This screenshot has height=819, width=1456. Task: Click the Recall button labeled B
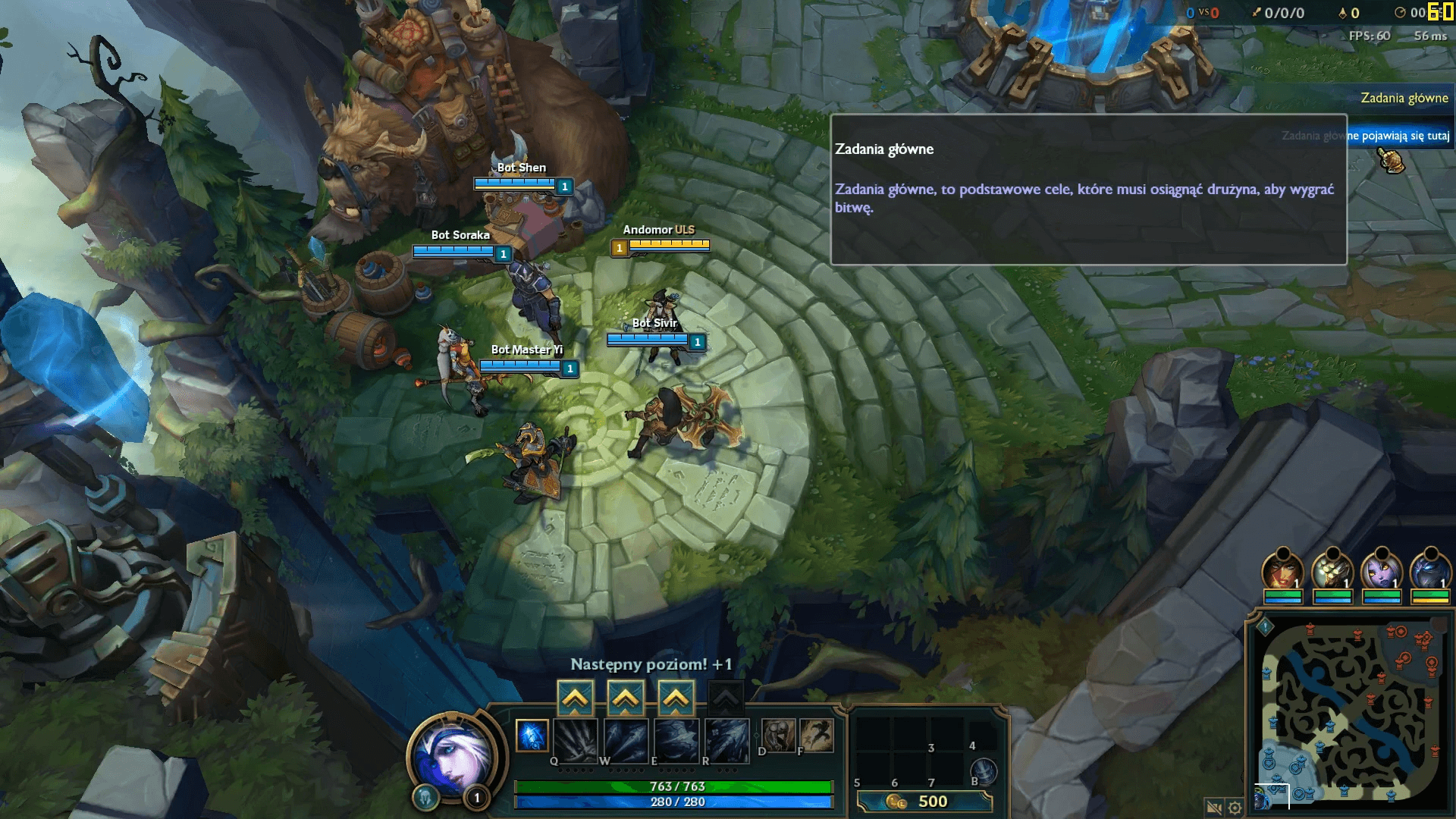tap(984, 772)
